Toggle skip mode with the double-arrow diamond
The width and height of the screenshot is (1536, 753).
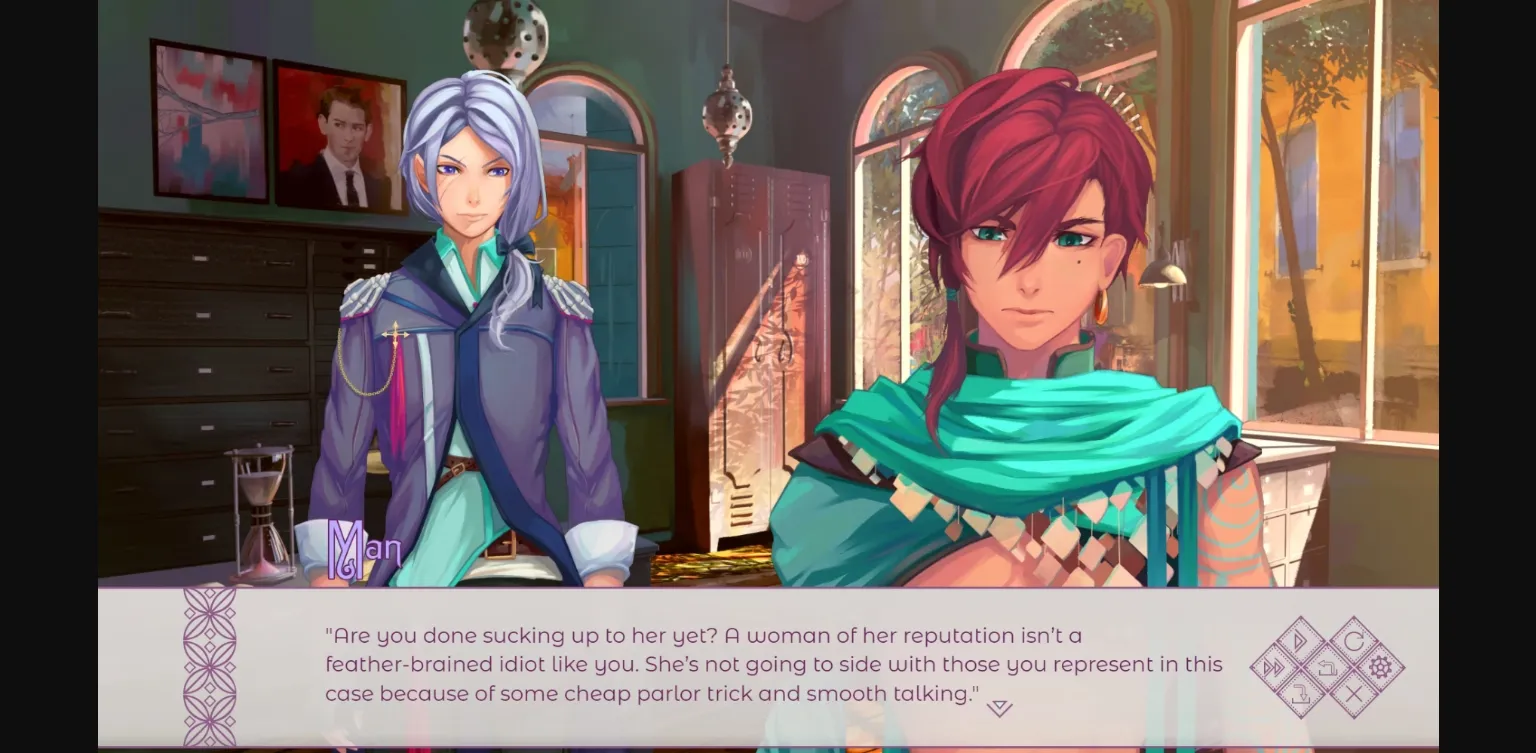tap(1272, 667)
